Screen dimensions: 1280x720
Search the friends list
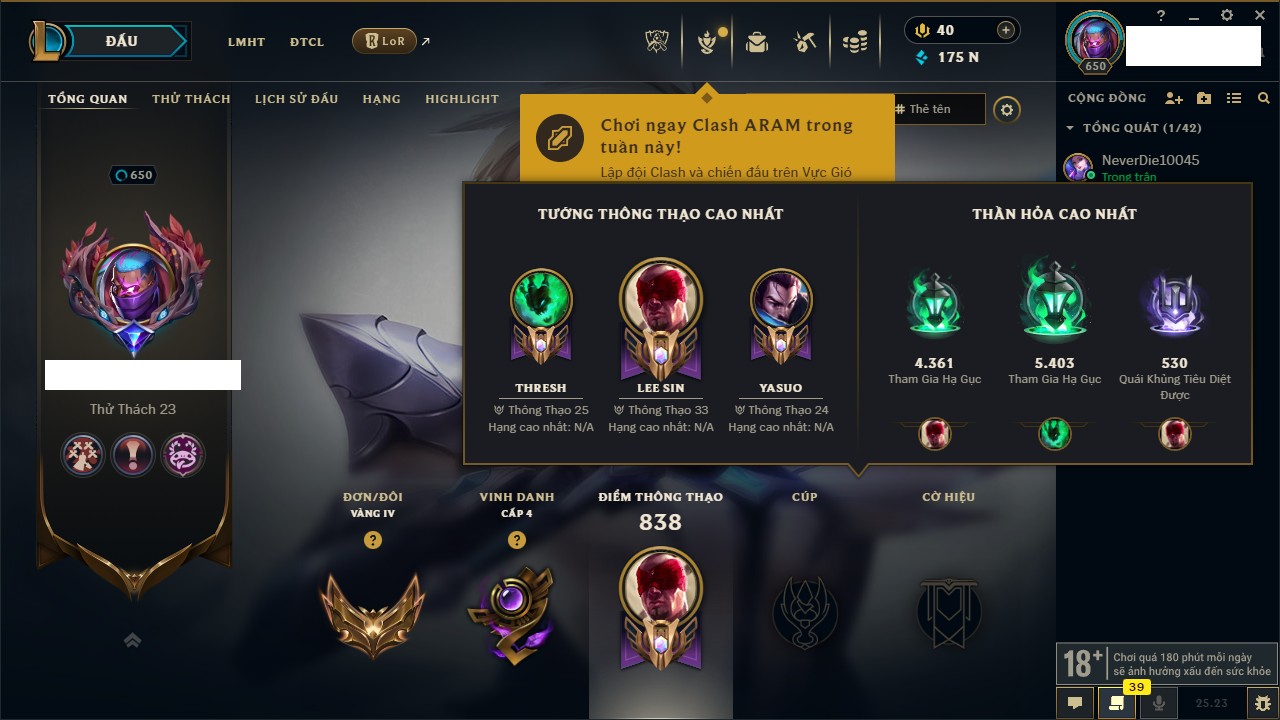tap(1264, 98)
